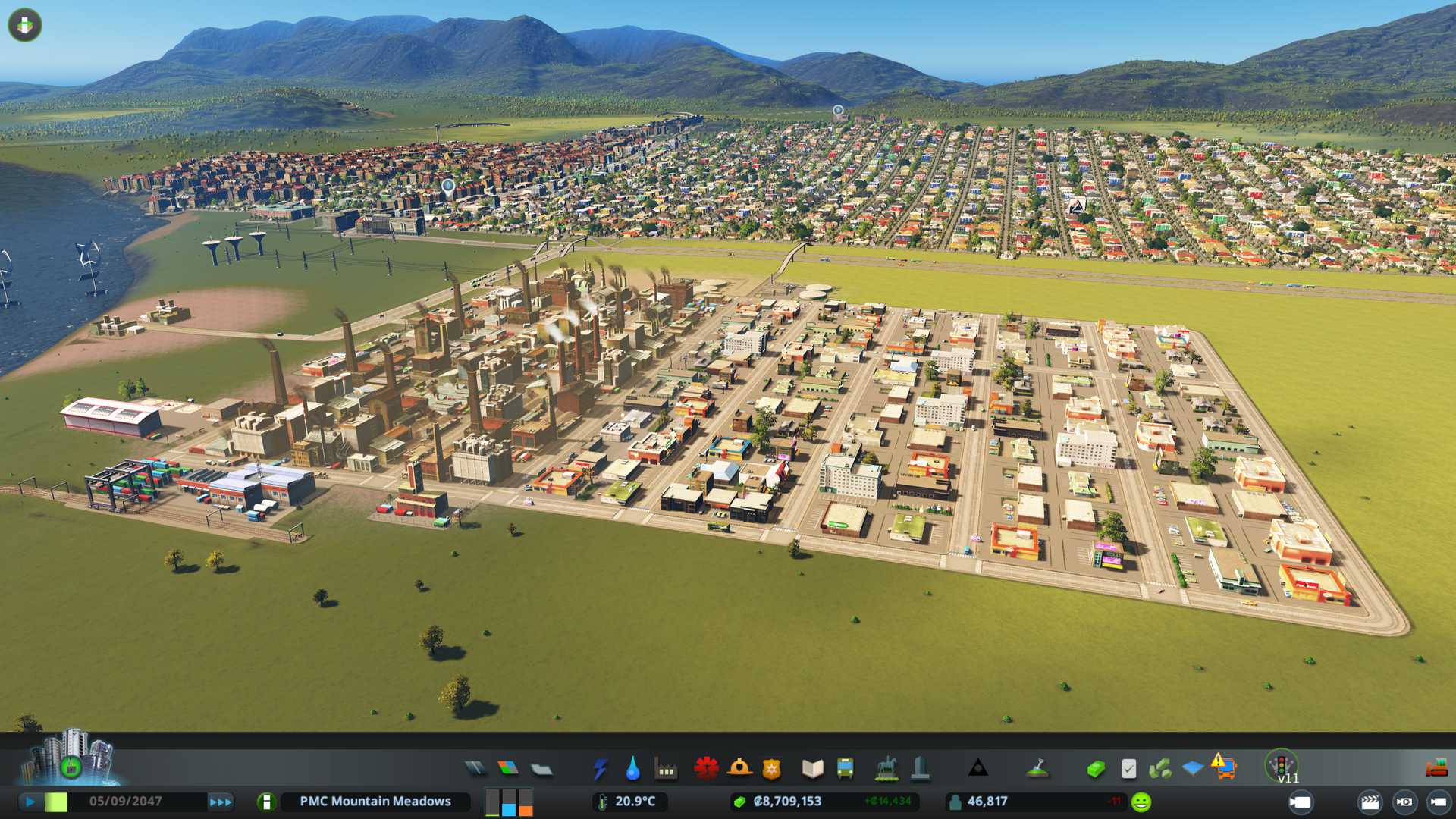
Task: Open city info for PMC Mountain Meadows
Action: coord(266,802)
